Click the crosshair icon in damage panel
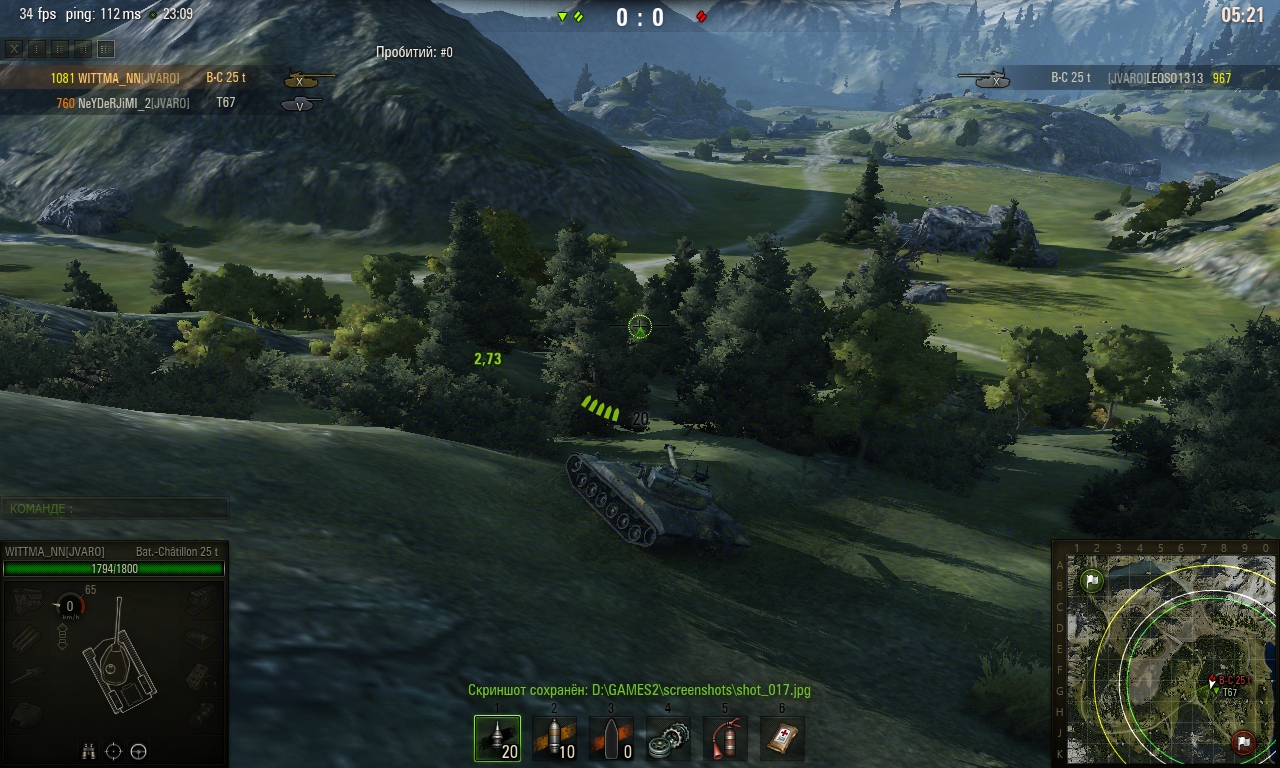1280x768 pixels. point(113,751)
